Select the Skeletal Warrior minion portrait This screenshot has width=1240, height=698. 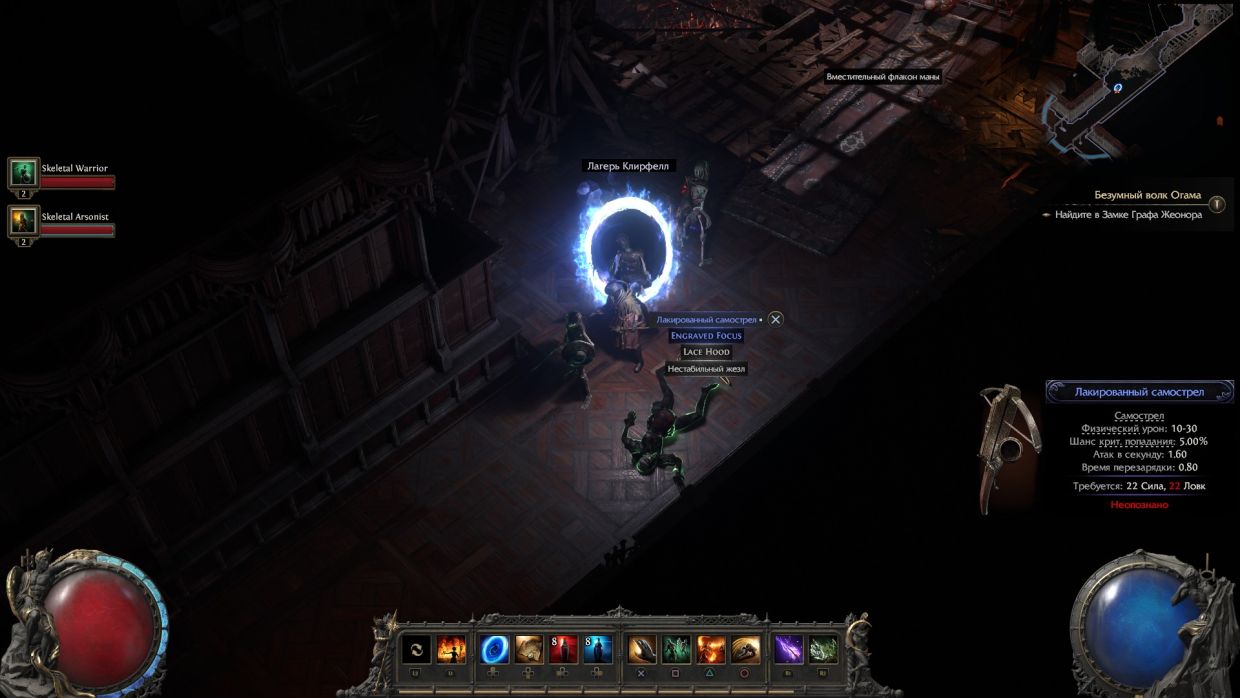pos(23,173)
